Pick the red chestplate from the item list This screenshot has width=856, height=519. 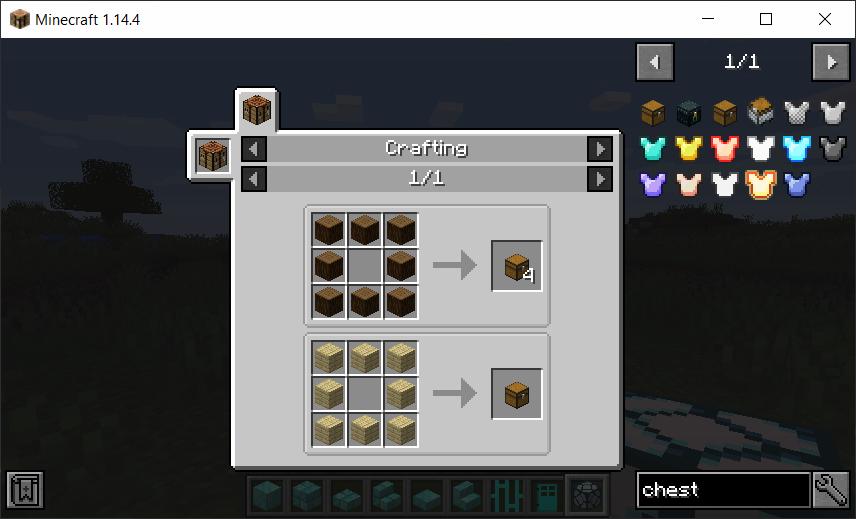point(725,149)
